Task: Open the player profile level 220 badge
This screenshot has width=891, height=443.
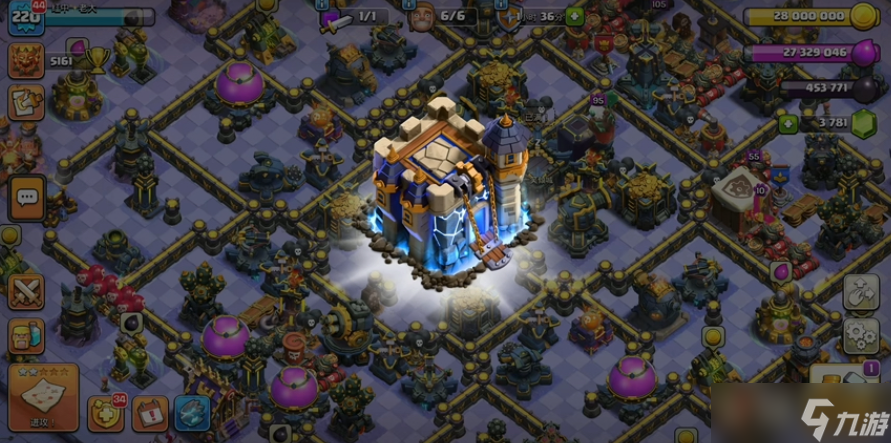Action: 25,17
